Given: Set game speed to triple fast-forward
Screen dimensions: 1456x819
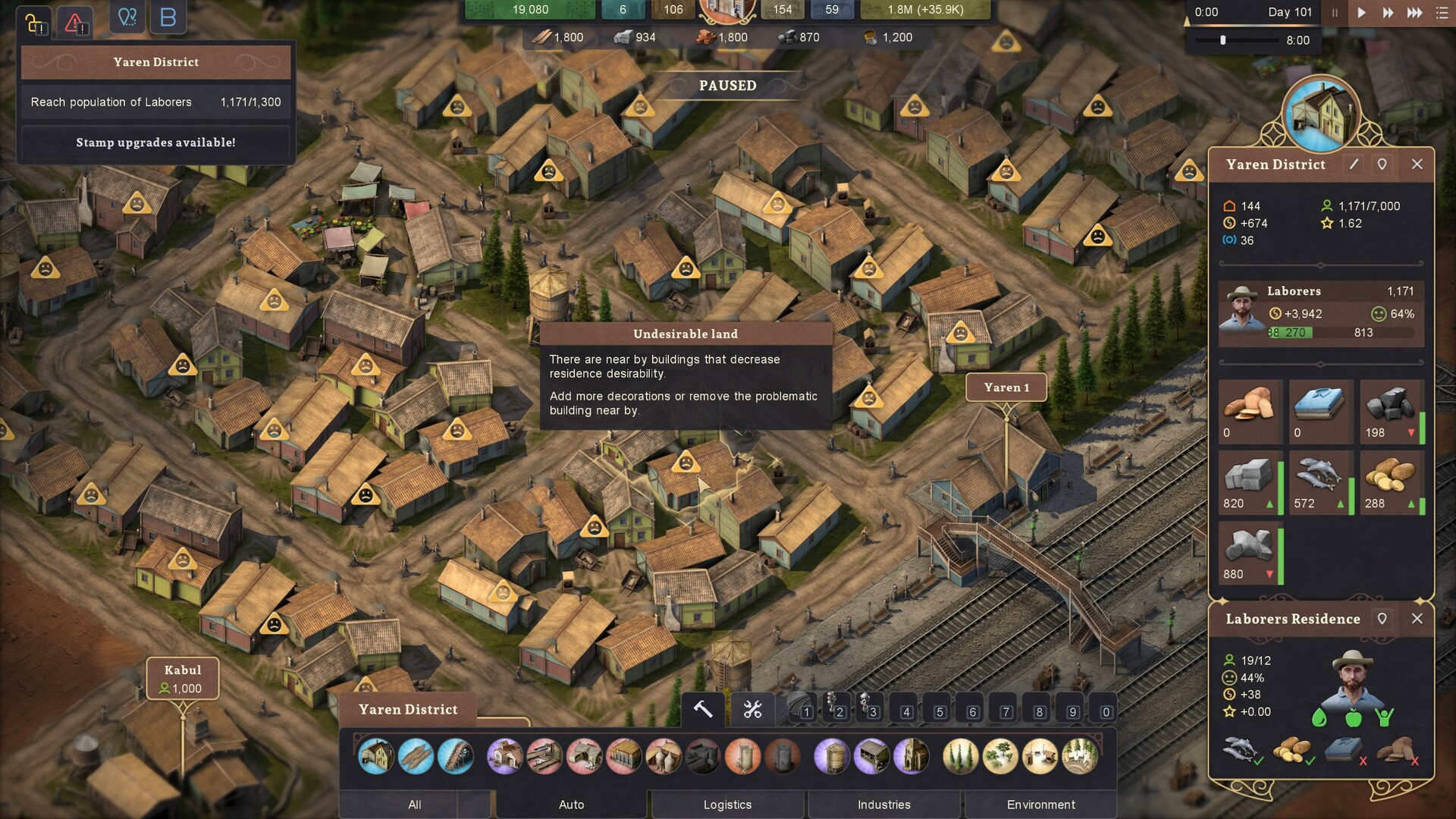Looking at the screenshot, I should coord(1414,12).
